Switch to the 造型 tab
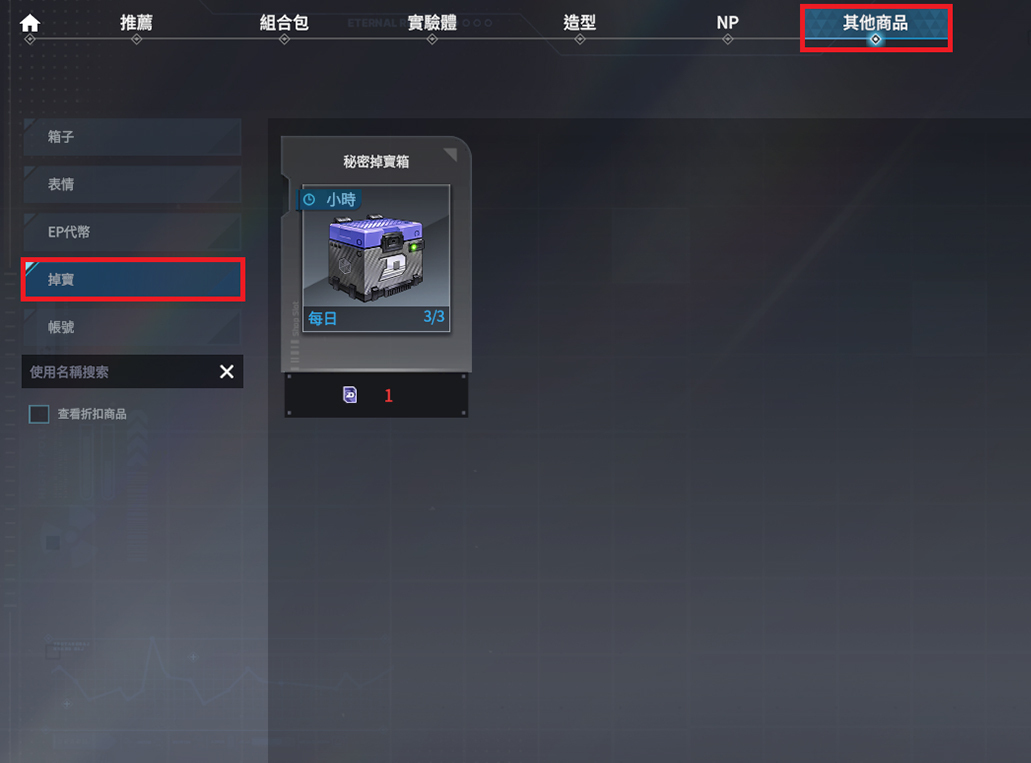 [x=579, y=23]
